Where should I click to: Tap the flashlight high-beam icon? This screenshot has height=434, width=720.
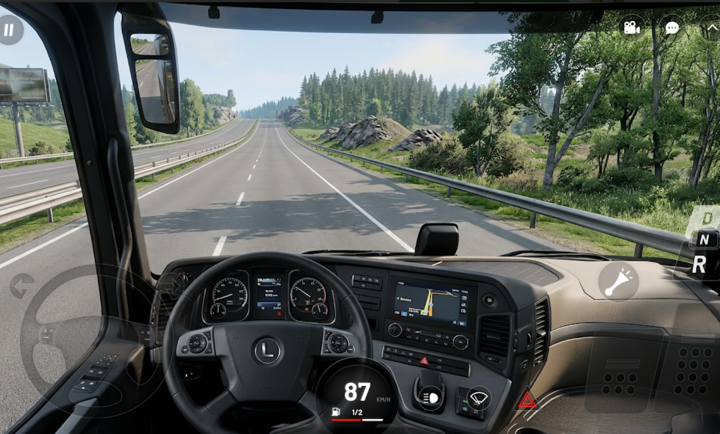click(618, 281)
